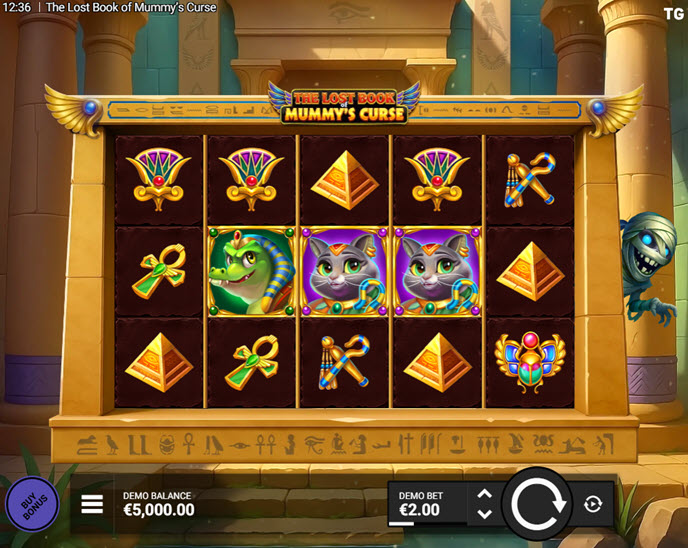Open the autoplay settings button
The image size is (688, 548).
point(593,504)
